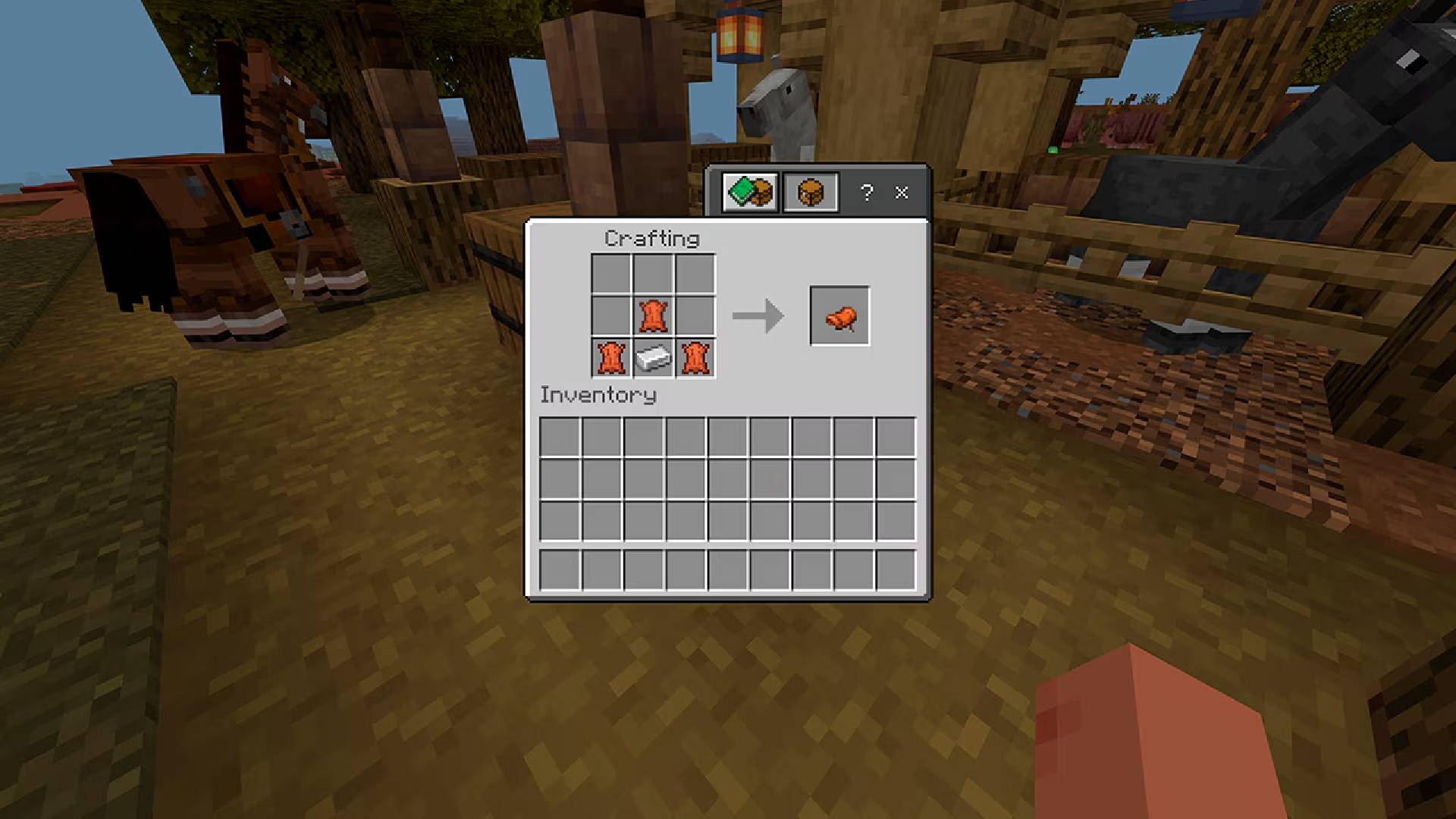Click the gray crafting arrow graphic

756,316
